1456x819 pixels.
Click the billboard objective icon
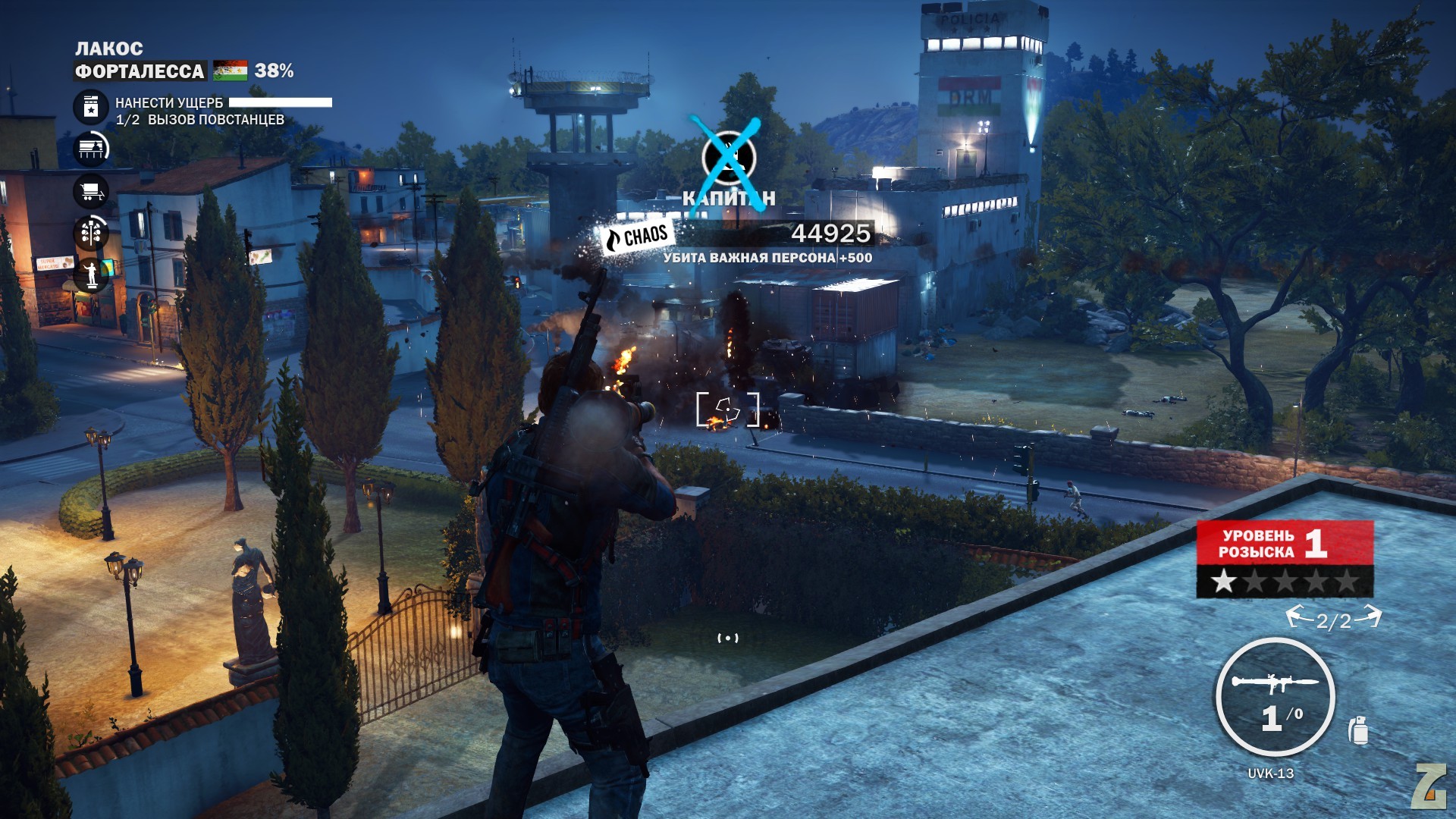point(91,149)
